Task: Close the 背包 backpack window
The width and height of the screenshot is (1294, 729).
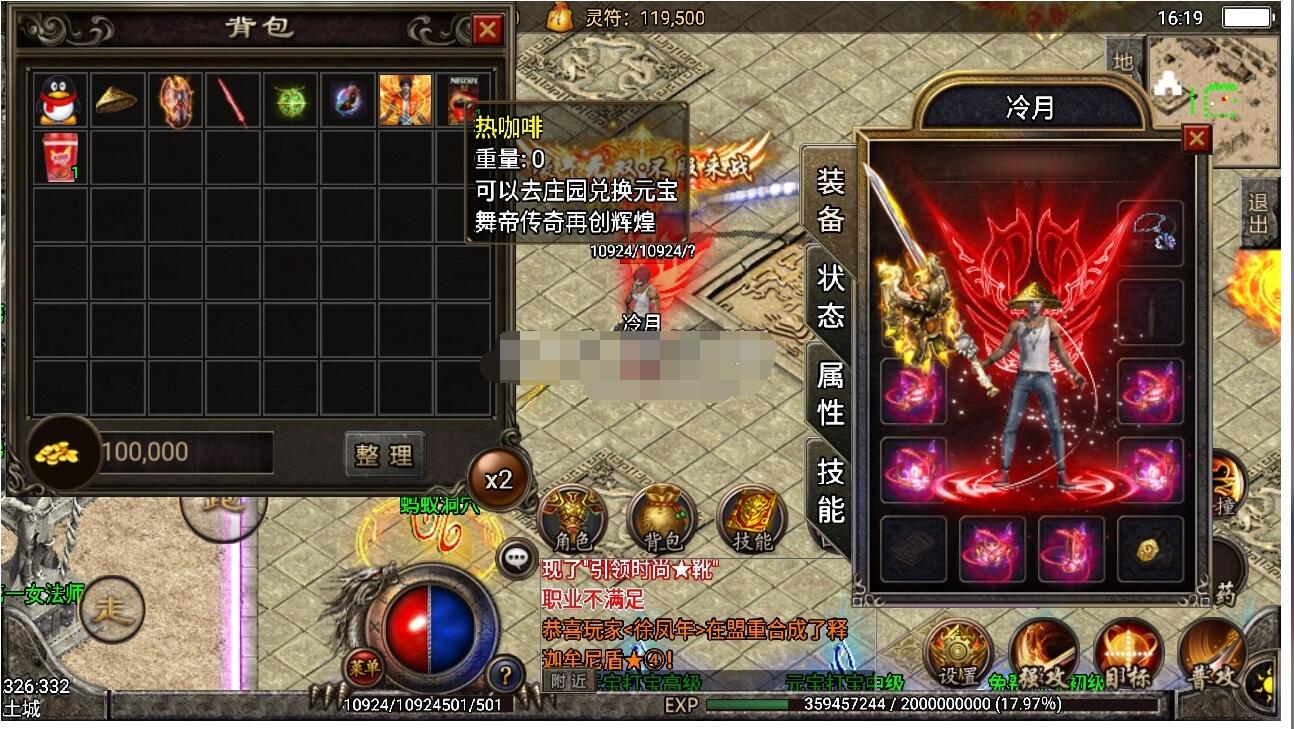Action: (x=487, y=30)
